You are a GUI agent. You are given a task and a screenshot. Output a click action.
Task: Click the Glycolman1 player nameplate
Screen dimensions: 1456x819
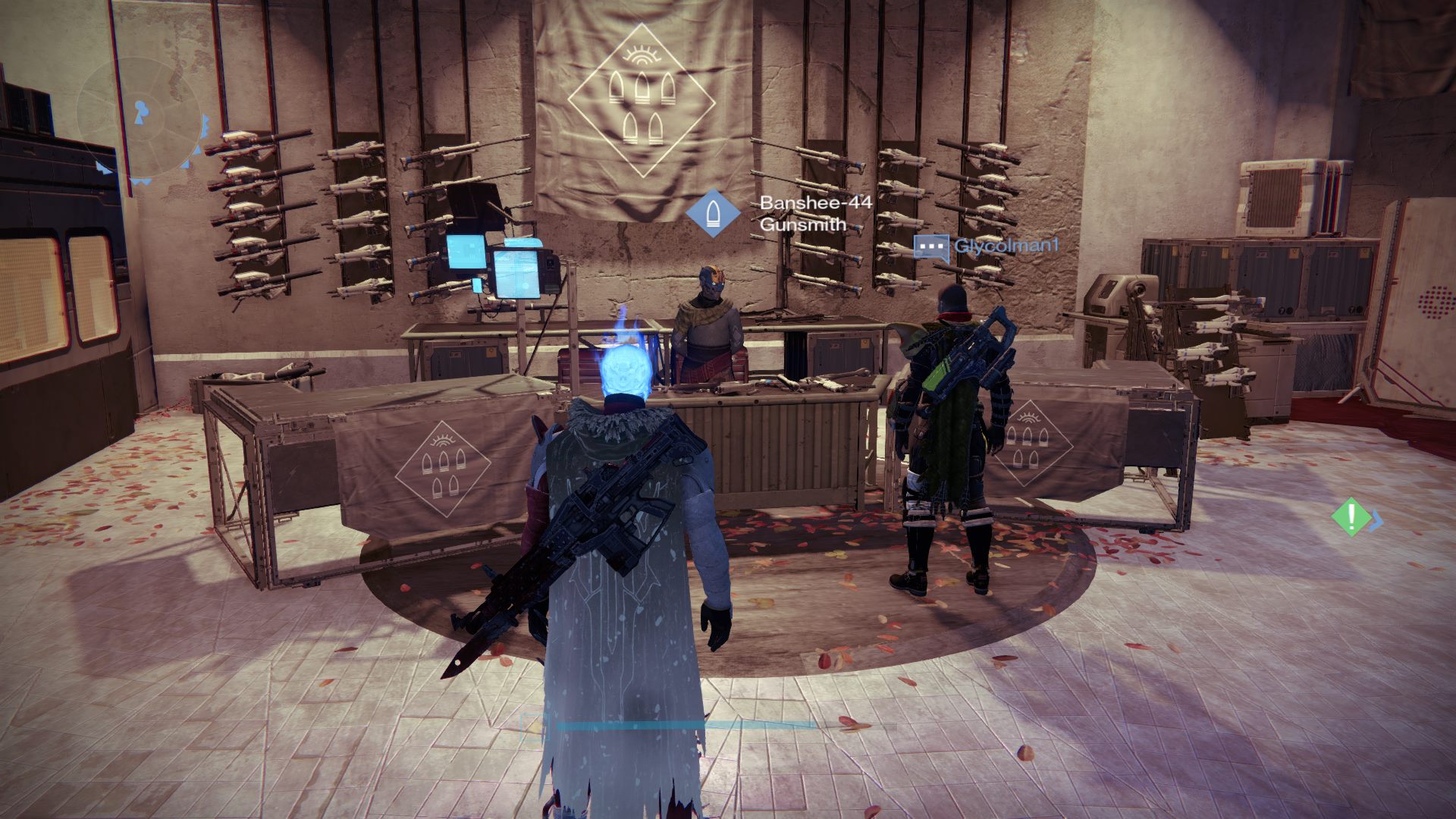coord(1005,246)
